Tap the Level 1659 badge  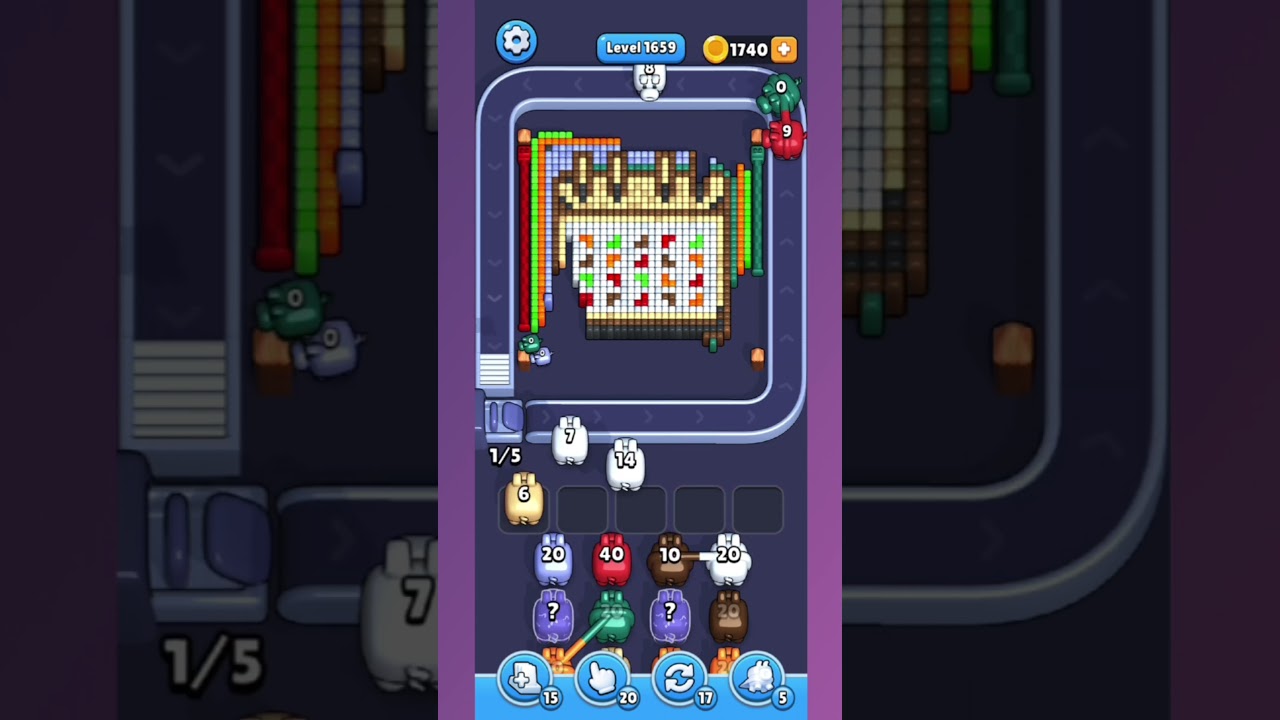(x=641, y=47)
